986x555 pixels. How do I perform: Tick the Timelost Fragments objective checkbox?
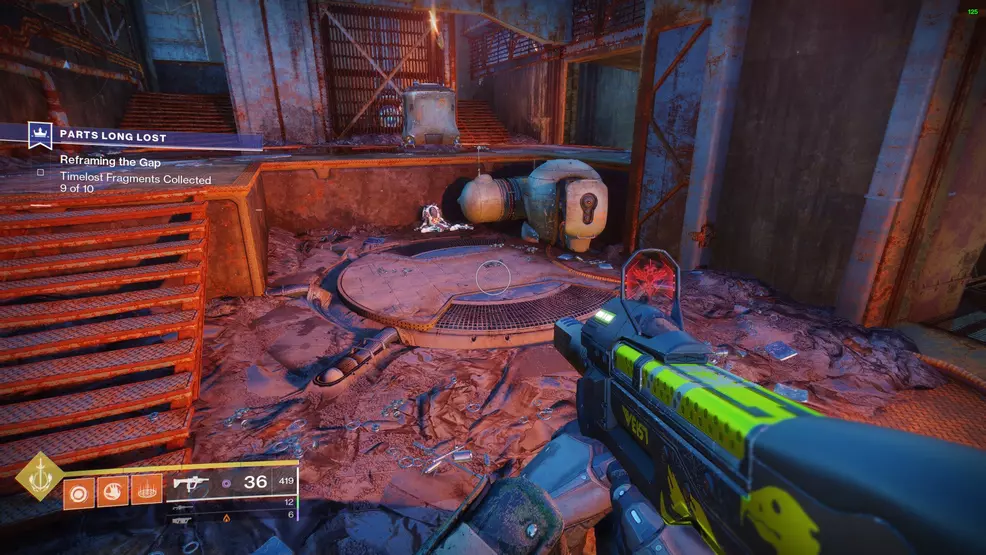pos(41,172)
